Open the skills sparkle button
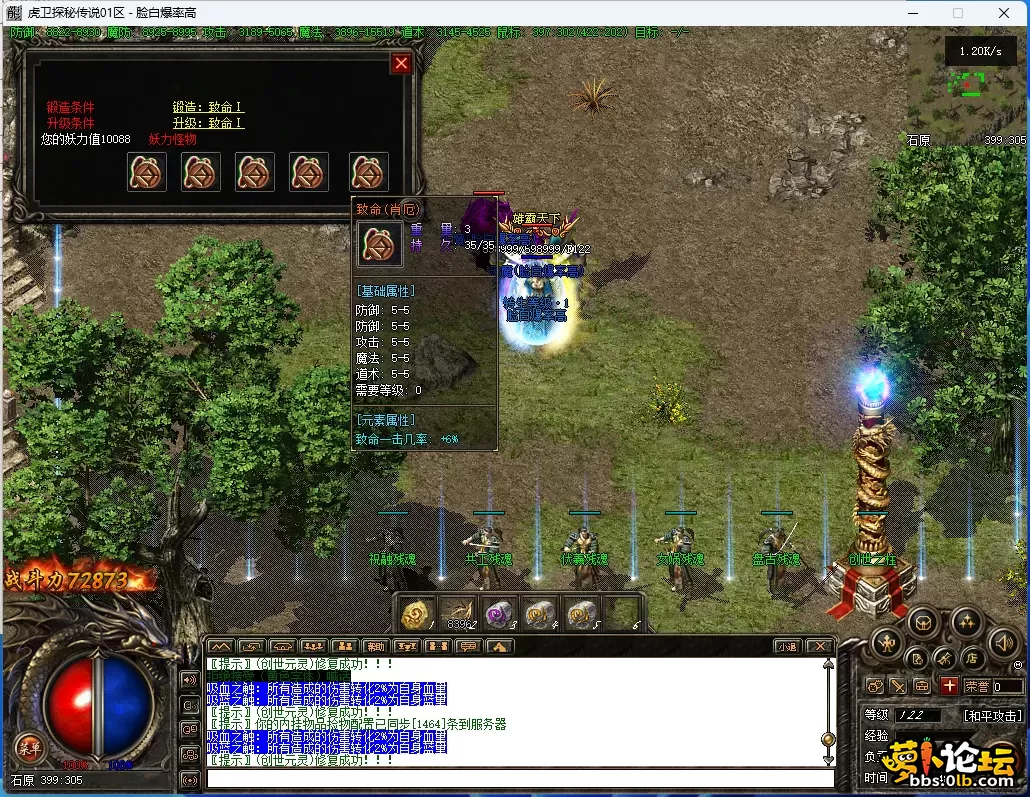This screenshot has width=1030, height=797. [x=965, y=622]
